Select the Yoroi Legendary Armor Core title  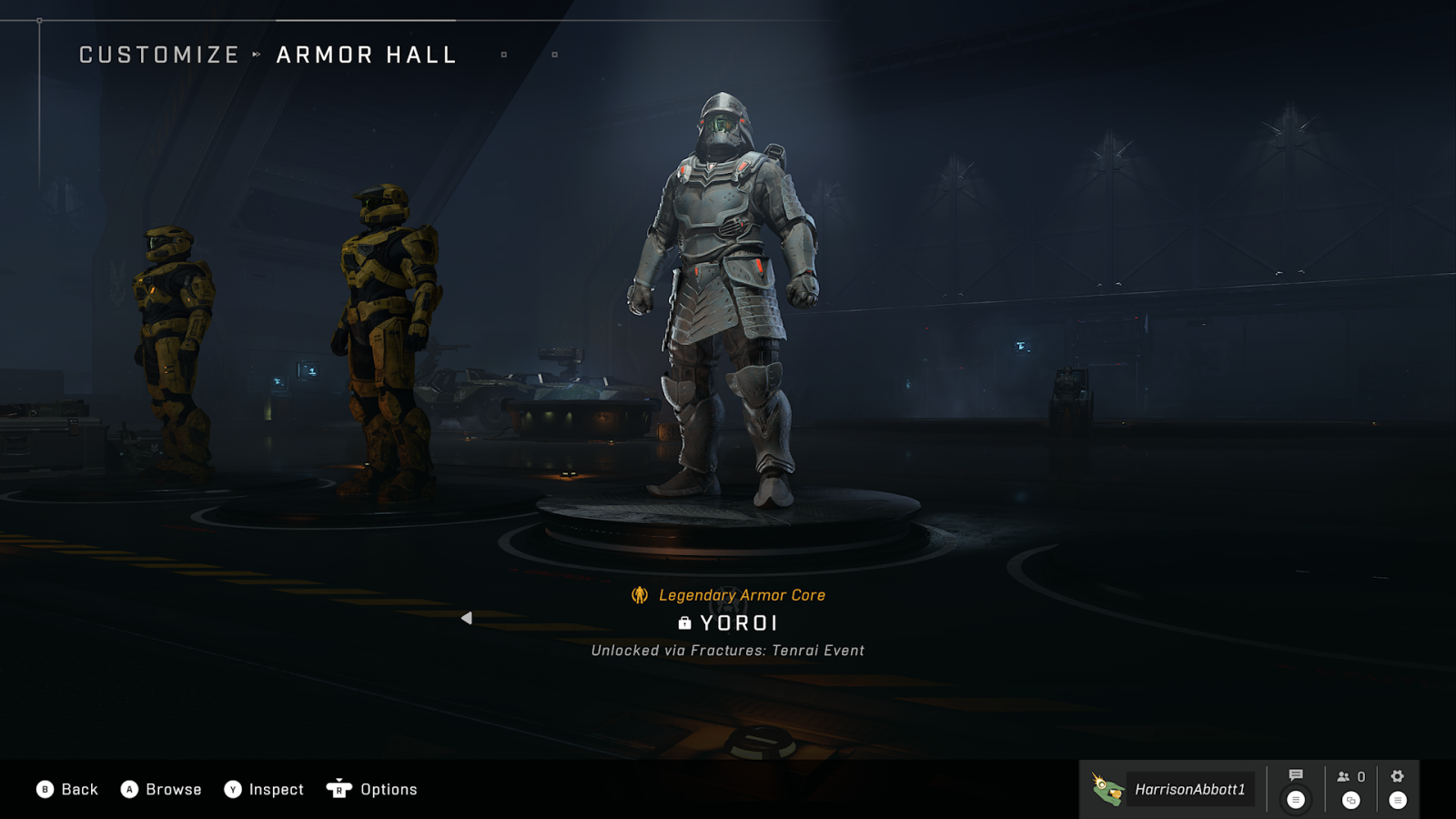click(x=738, y=623)
